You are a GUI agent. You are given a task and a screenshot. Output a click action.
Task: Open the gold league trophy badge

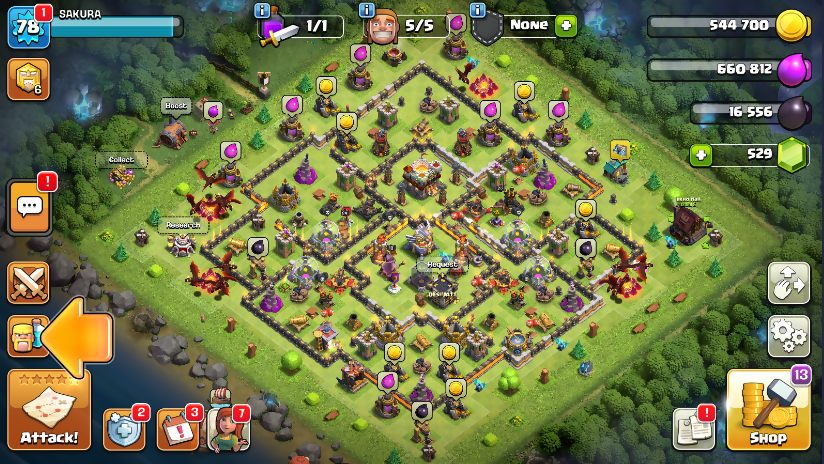coord(27,79)
